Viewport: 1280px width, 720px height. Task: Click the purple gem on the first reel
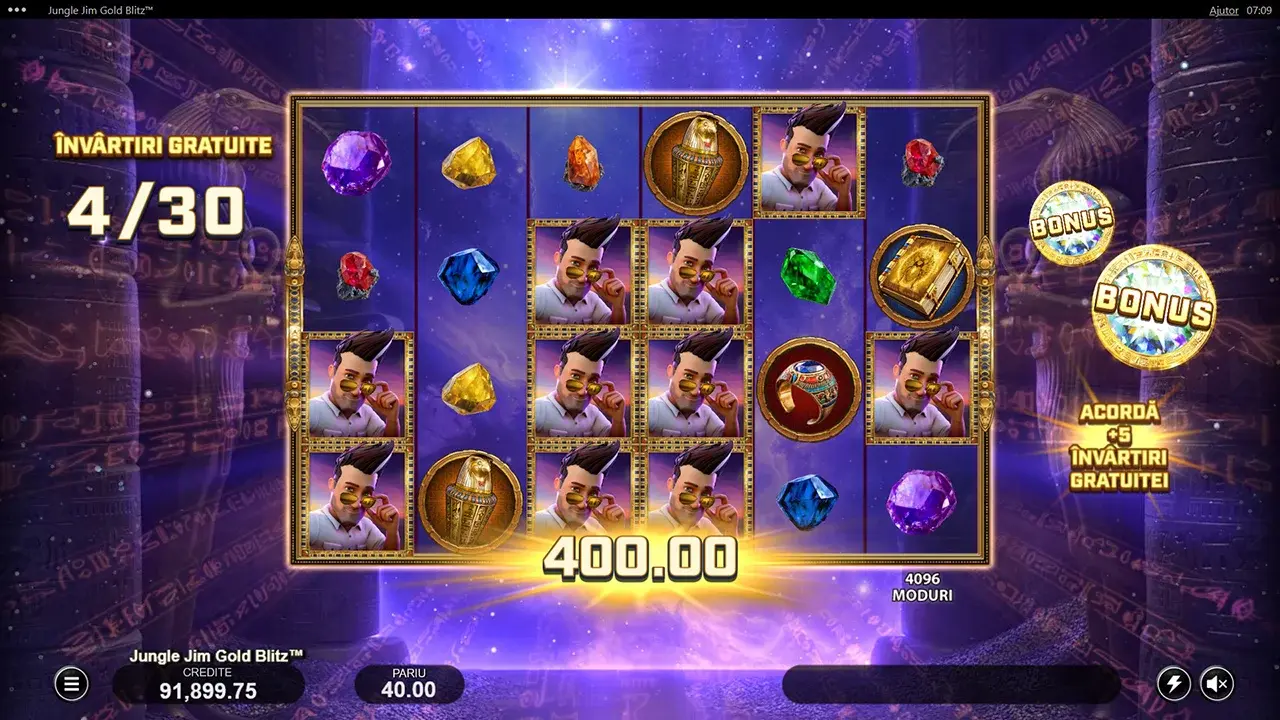pyautogui.click(x=356, y=163)
